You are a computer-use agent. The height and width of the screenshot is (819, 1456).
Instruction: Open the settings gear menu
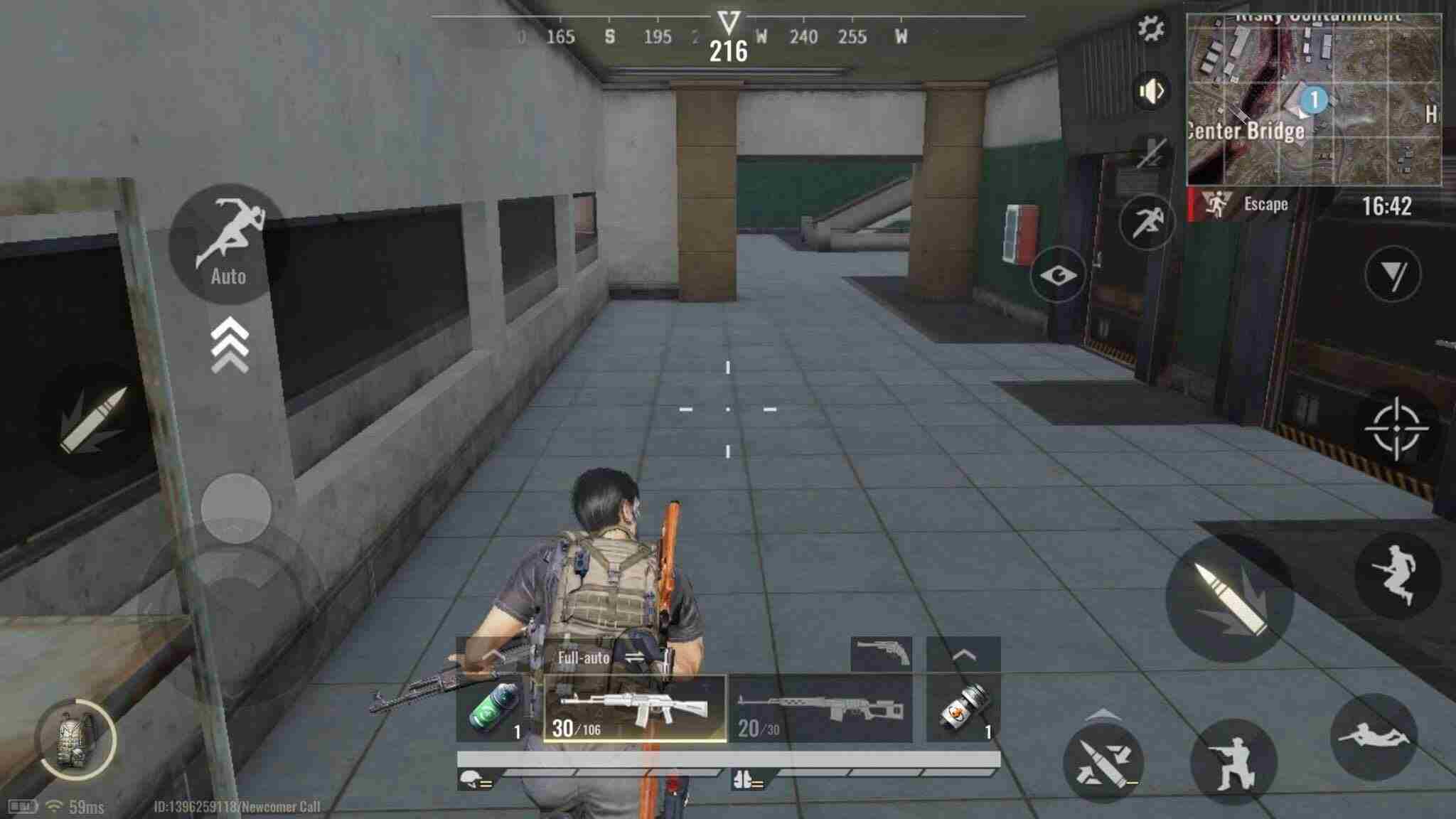[x=1150, y=29]
